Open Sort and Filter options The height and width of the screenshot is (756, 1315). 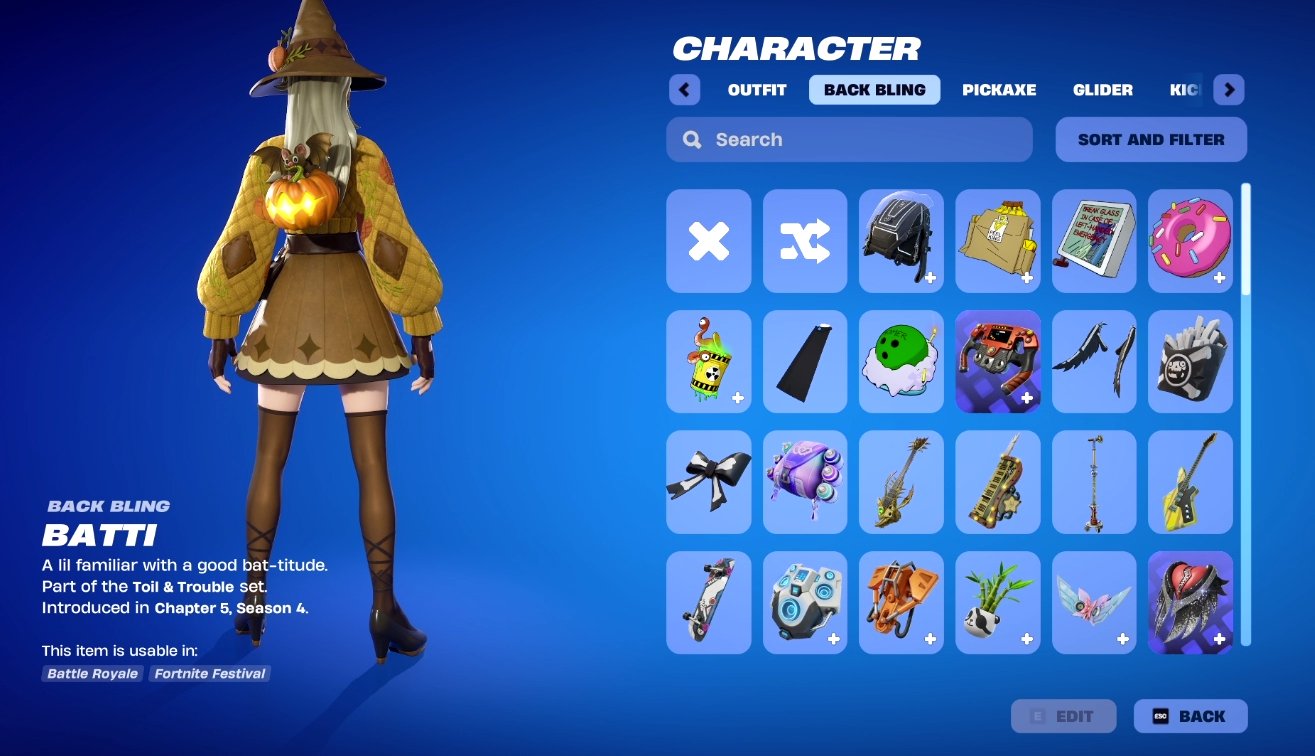1150,139
